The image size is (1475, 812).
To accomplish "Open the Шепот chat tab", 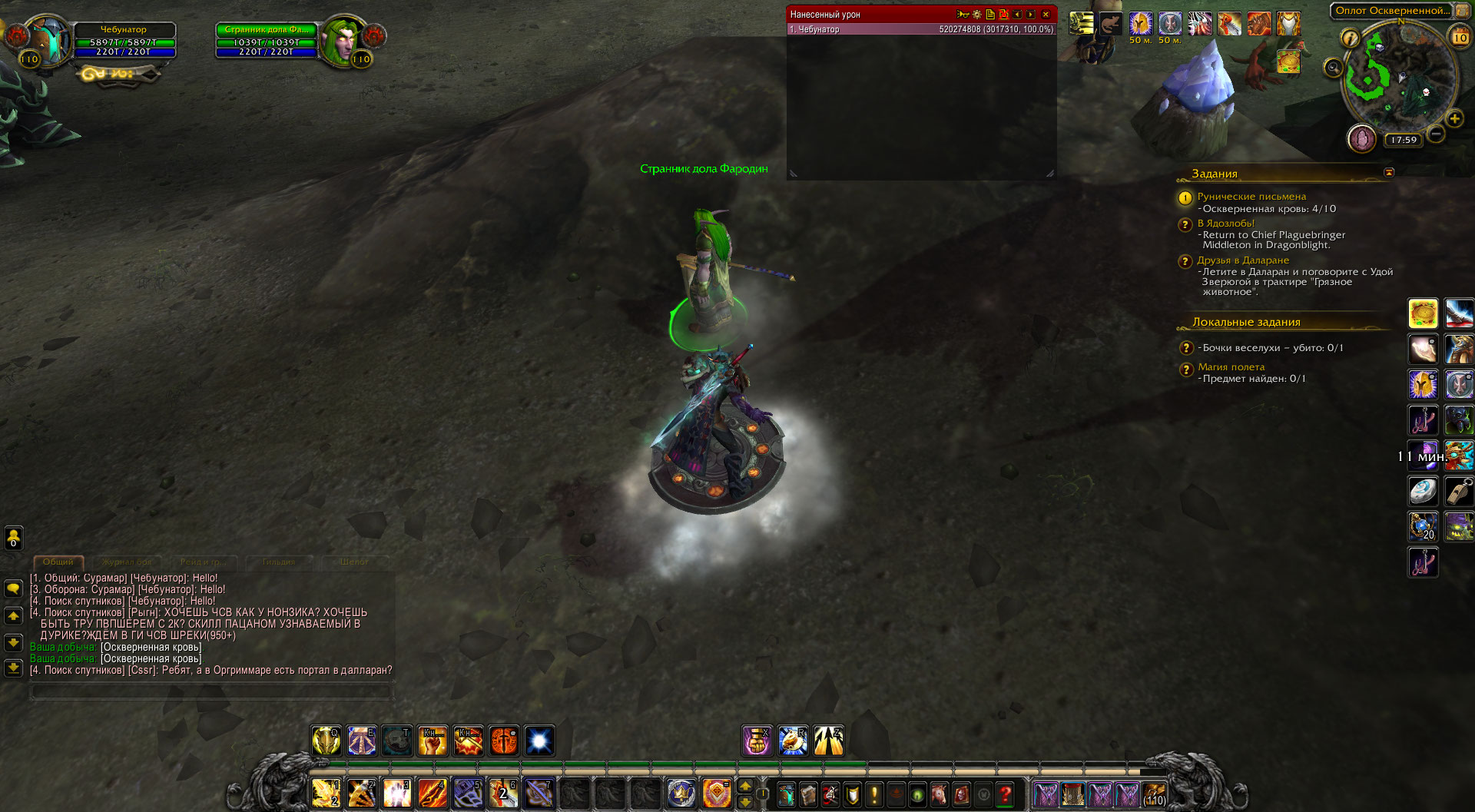I will (x=354, y=562).
